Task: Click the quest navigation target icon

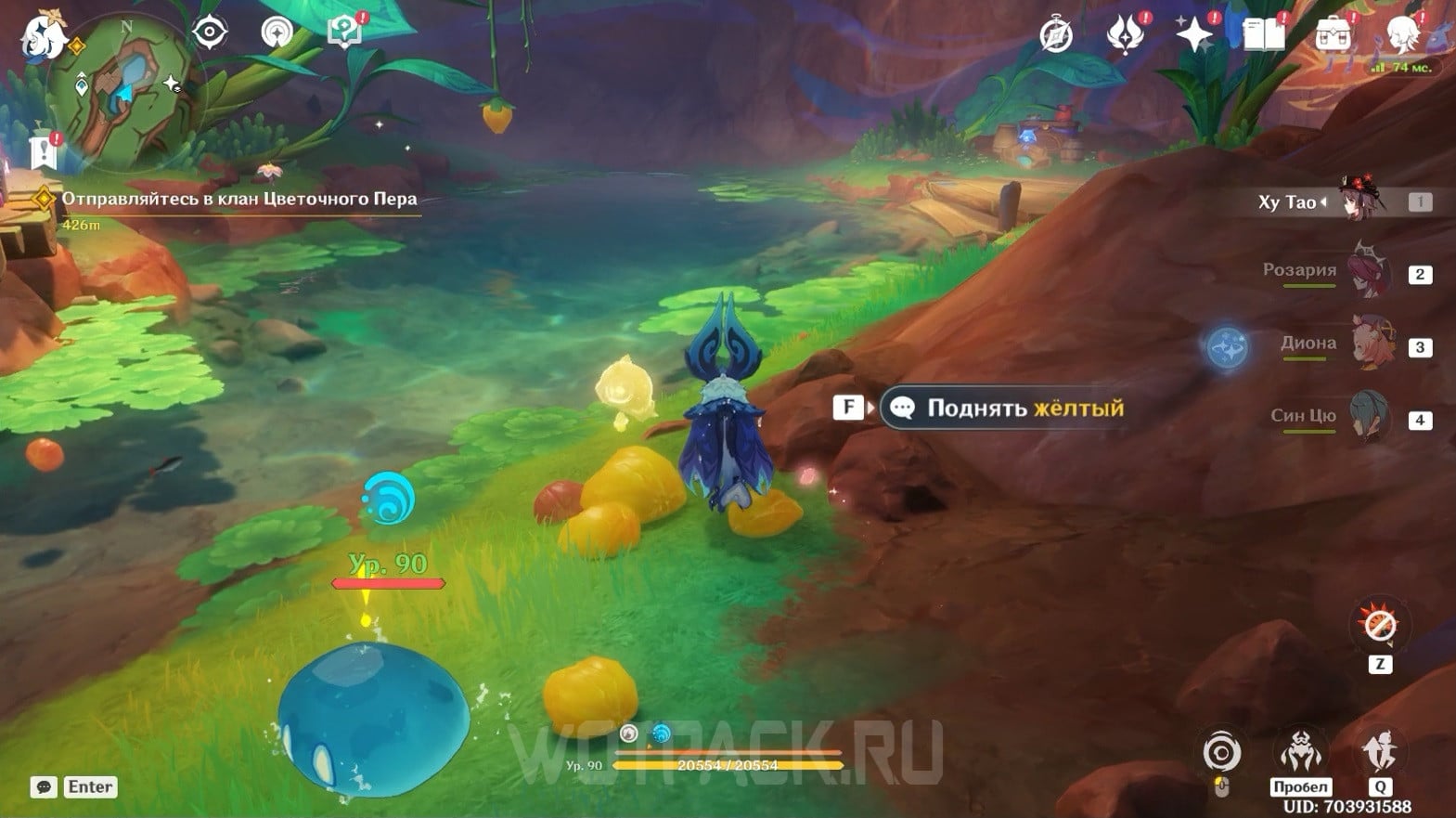Action: click(210, 32)
